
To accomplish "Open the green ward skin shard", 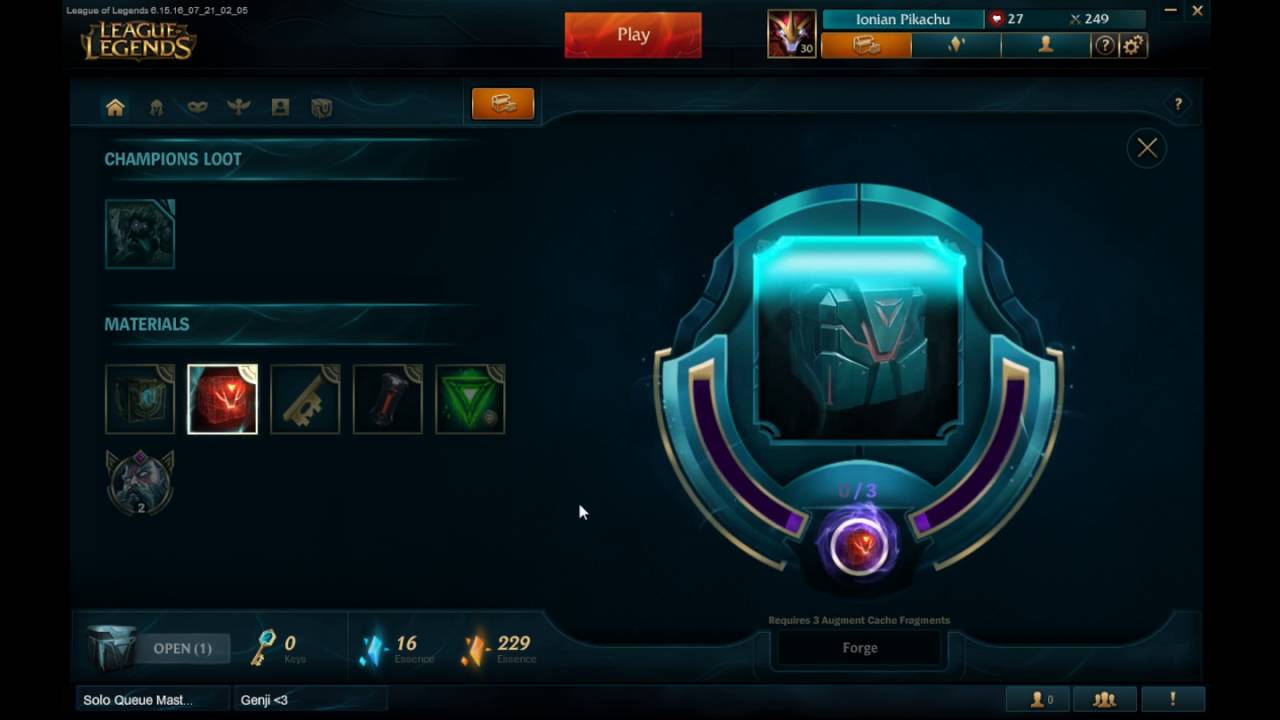I will pos(470,398).
